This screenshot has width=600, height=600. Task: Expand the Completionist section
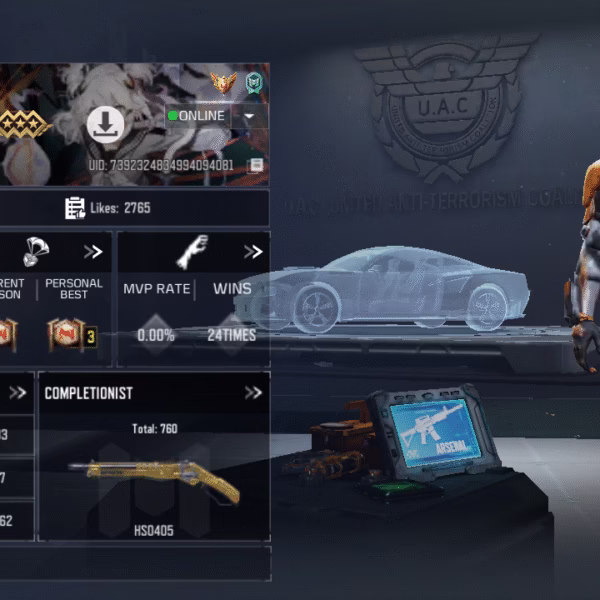coord(252,393)
